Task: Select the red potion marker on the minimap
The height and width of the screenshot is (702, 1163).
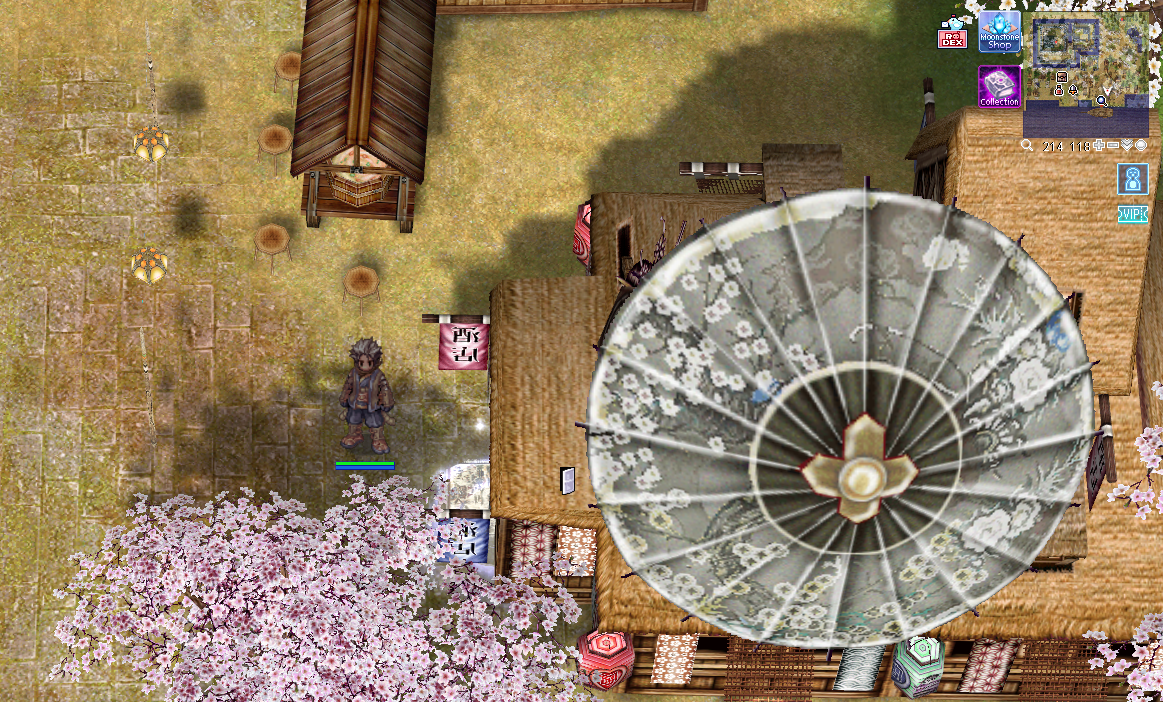Action: (x=1059, y=91)
